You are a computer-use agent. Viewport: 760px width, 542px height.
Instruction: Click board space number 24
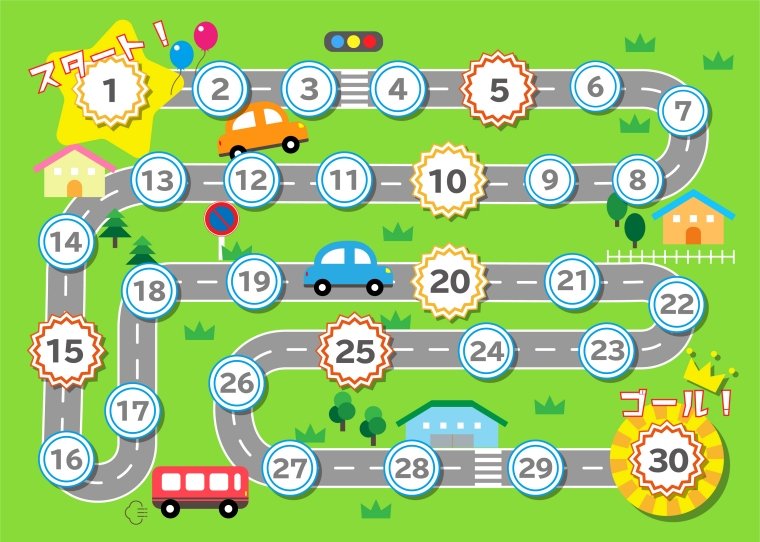(x=487, y=351)
